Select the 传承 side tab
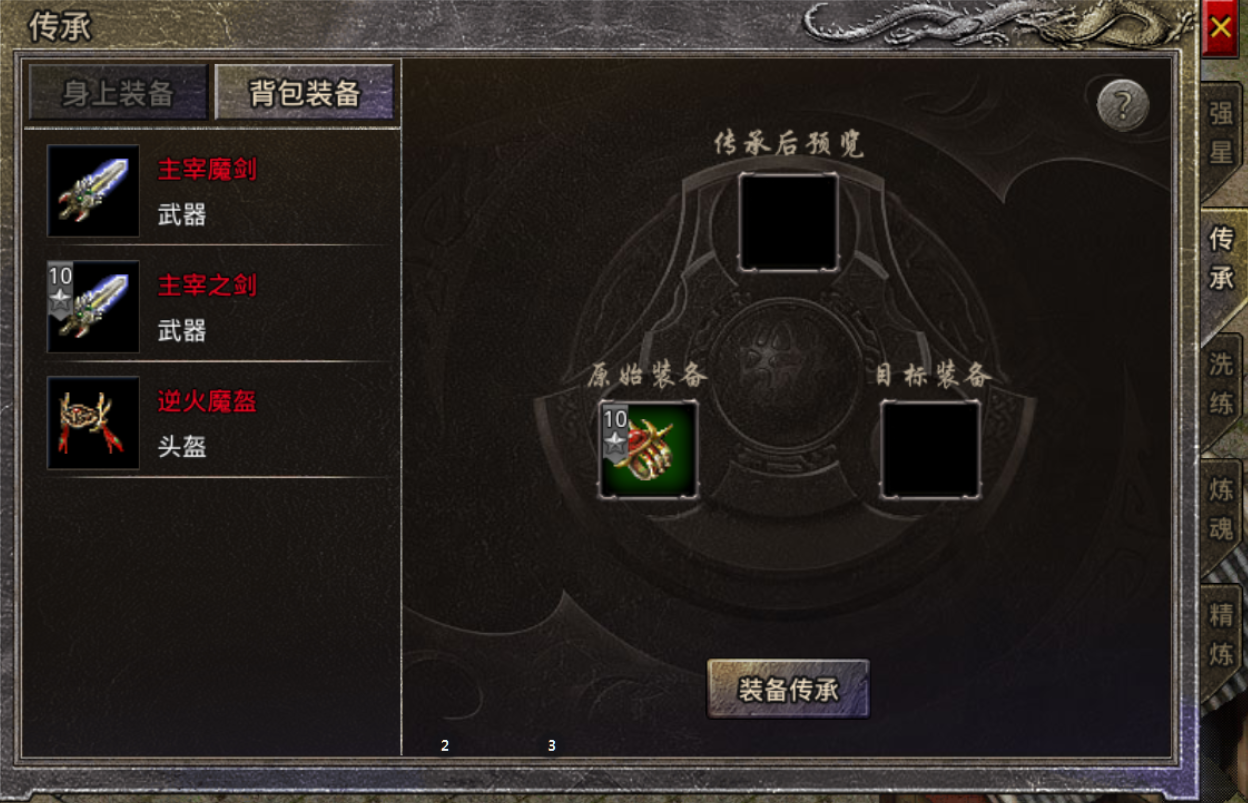1248x803 pixels. pyautogui.click(x=1221, y=258)
